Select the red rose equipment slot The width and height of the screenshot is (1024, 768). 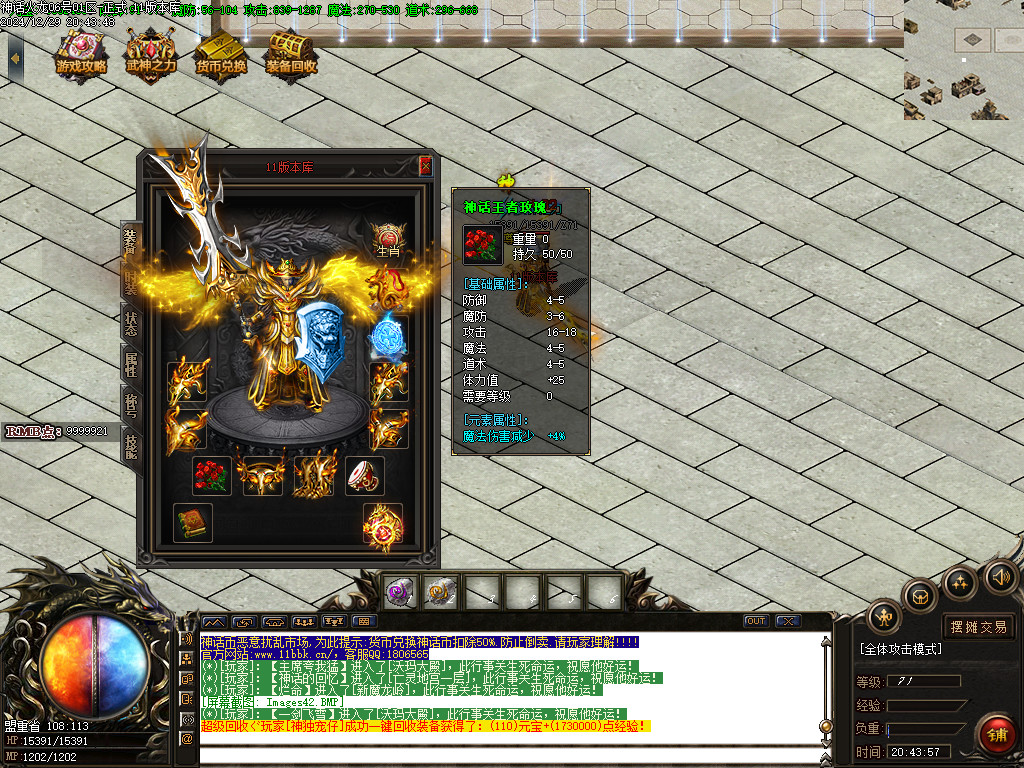[x=211, y=476]
